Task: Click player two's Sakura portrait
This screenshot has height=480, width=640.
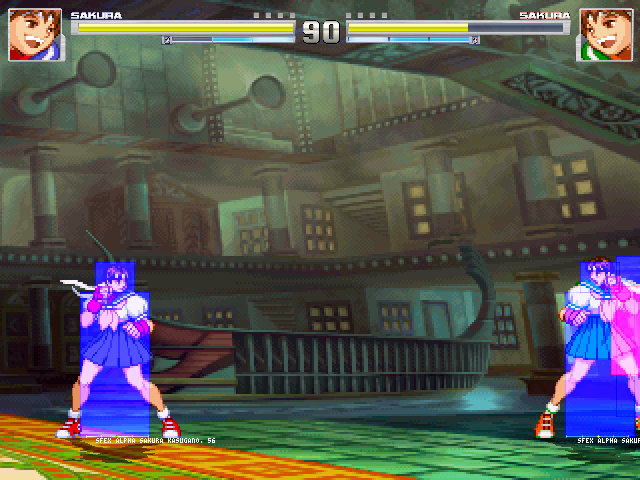Action: (x=604, y=34)
